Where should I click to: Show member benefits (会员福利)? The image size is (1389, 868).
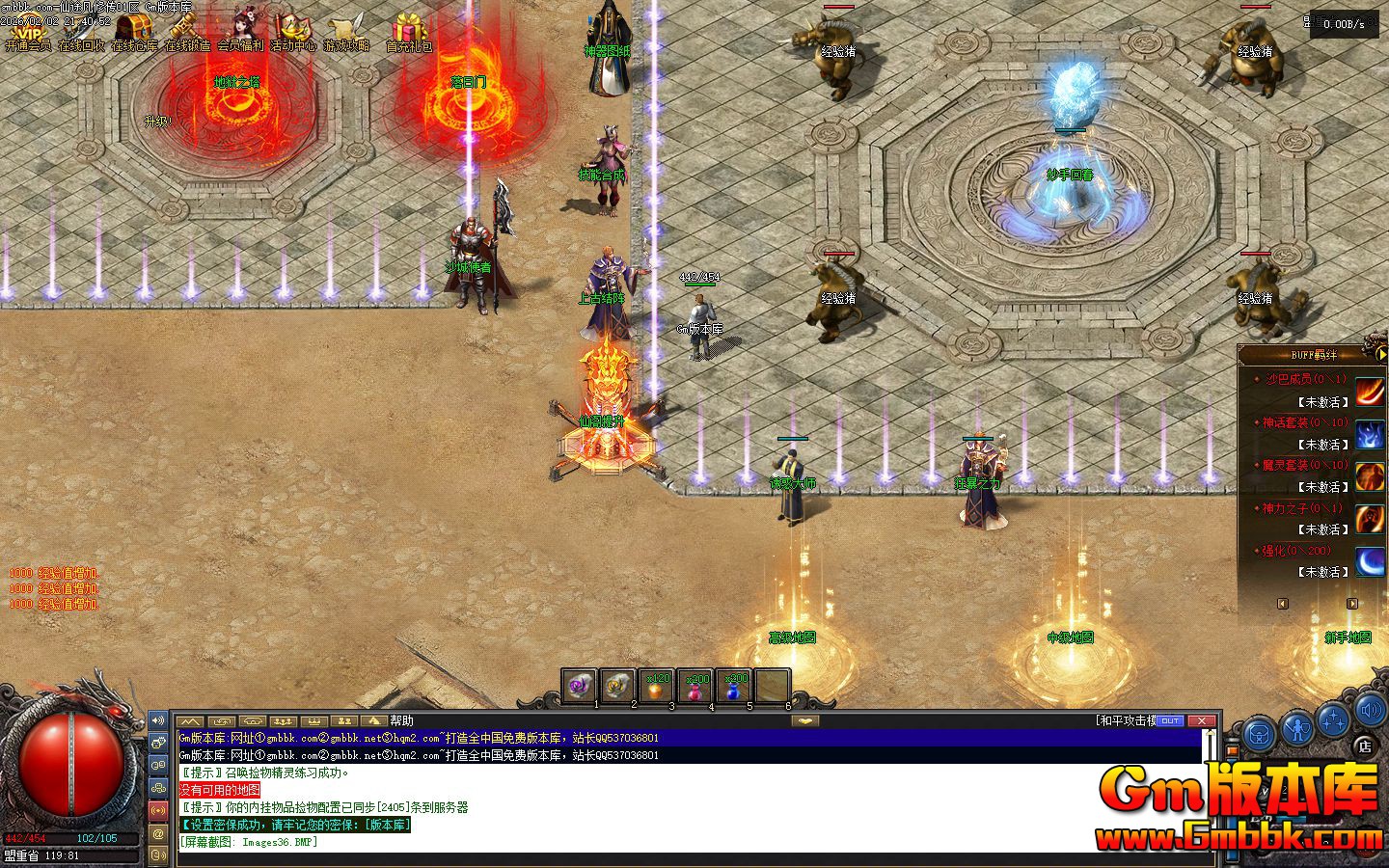click(240, 30)
